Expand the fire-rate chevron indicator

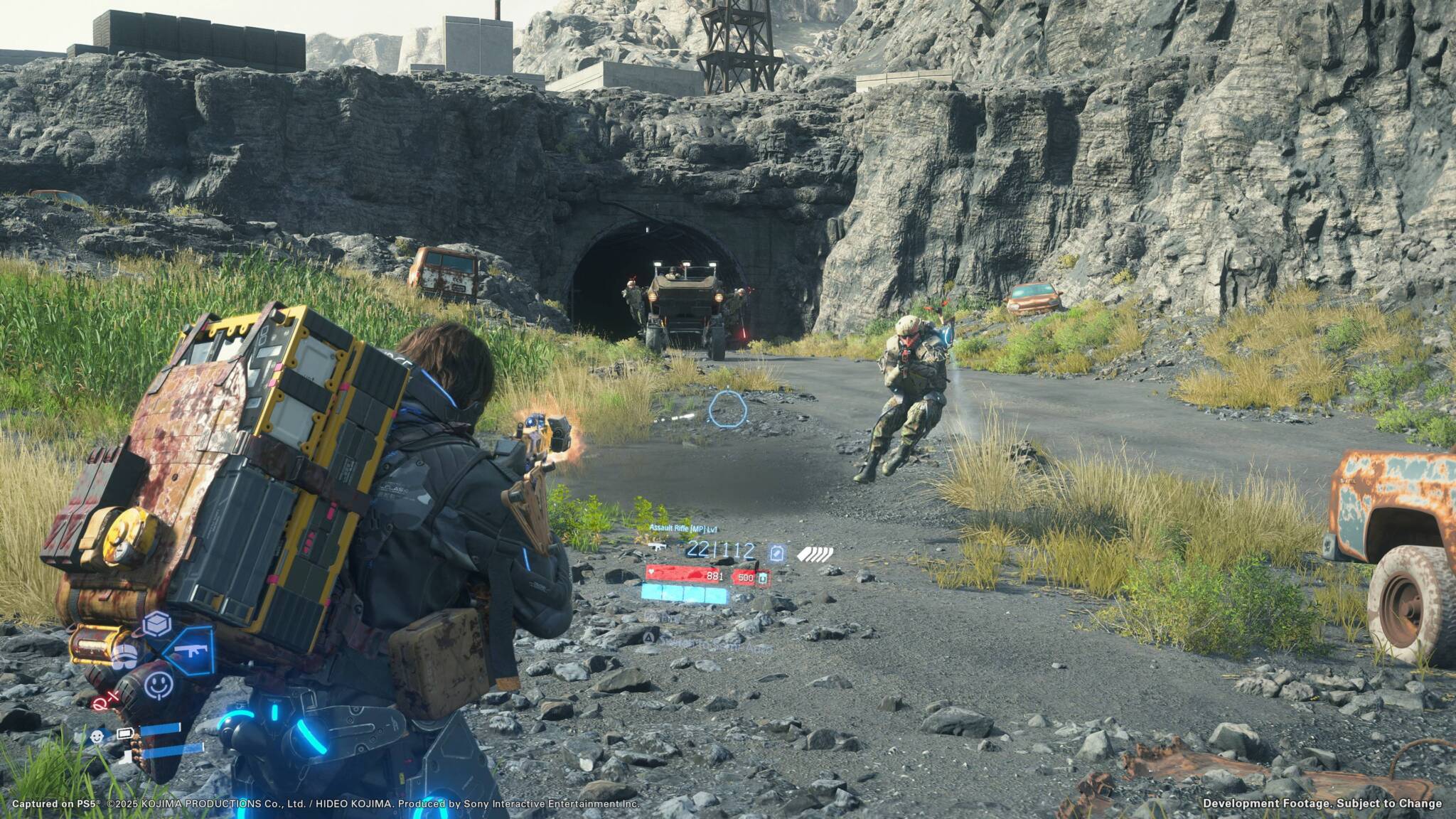coord(815,553)
